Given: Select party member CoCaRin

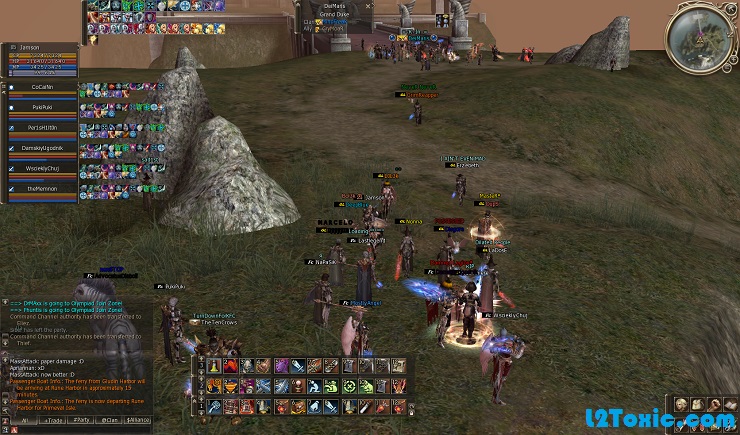Looking at the screenshot, I should [42, 88].
